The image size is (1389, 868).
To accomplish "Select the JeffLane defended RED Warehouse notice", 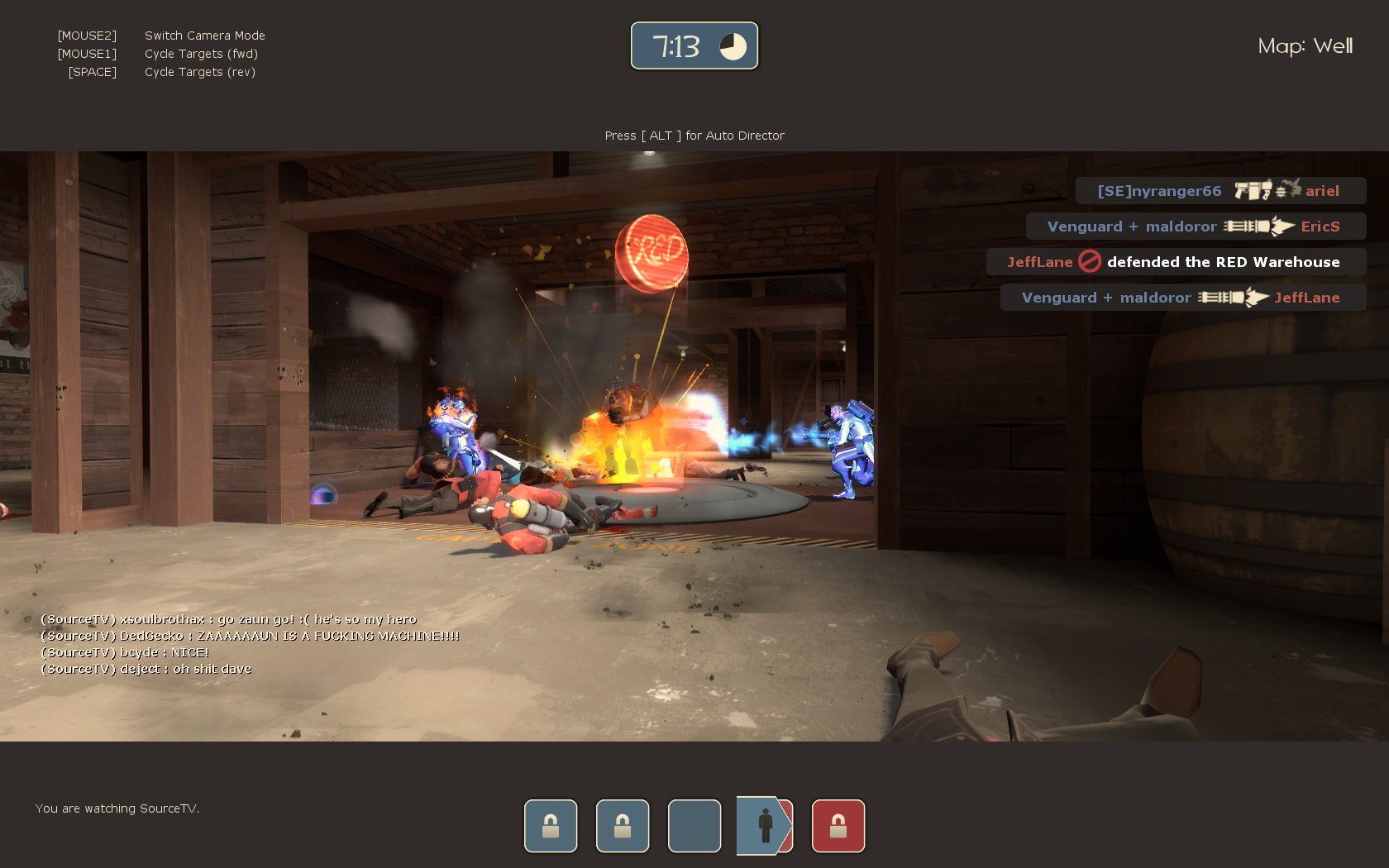I will 1175,262.
